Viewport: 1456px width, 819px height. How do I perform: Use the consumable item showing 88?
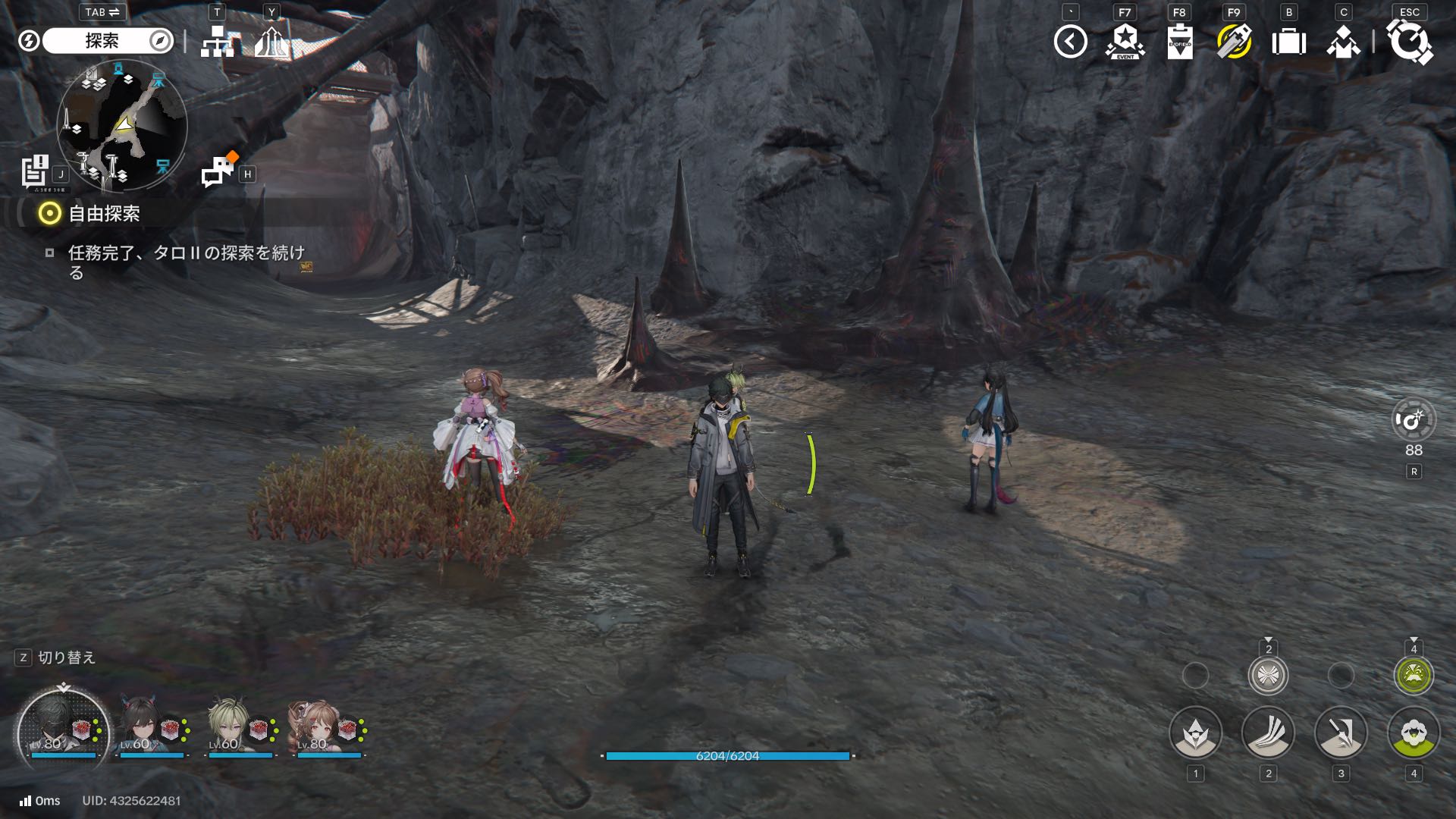1414,420
